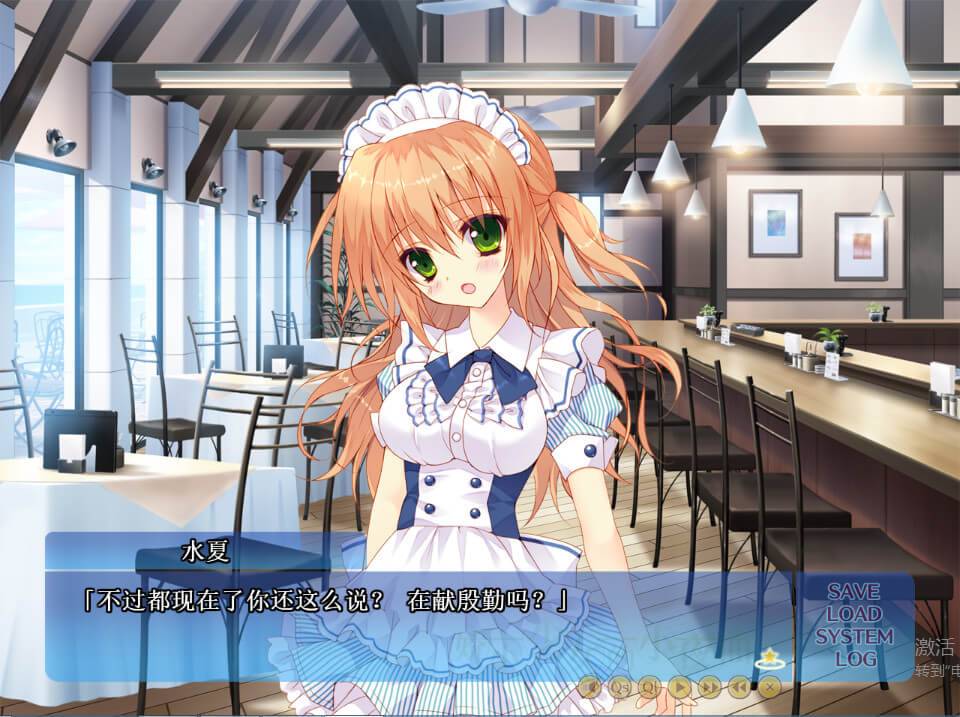Open the LOAD menu
This screenshot has height=717, width=960.
(x=853, y=613)
